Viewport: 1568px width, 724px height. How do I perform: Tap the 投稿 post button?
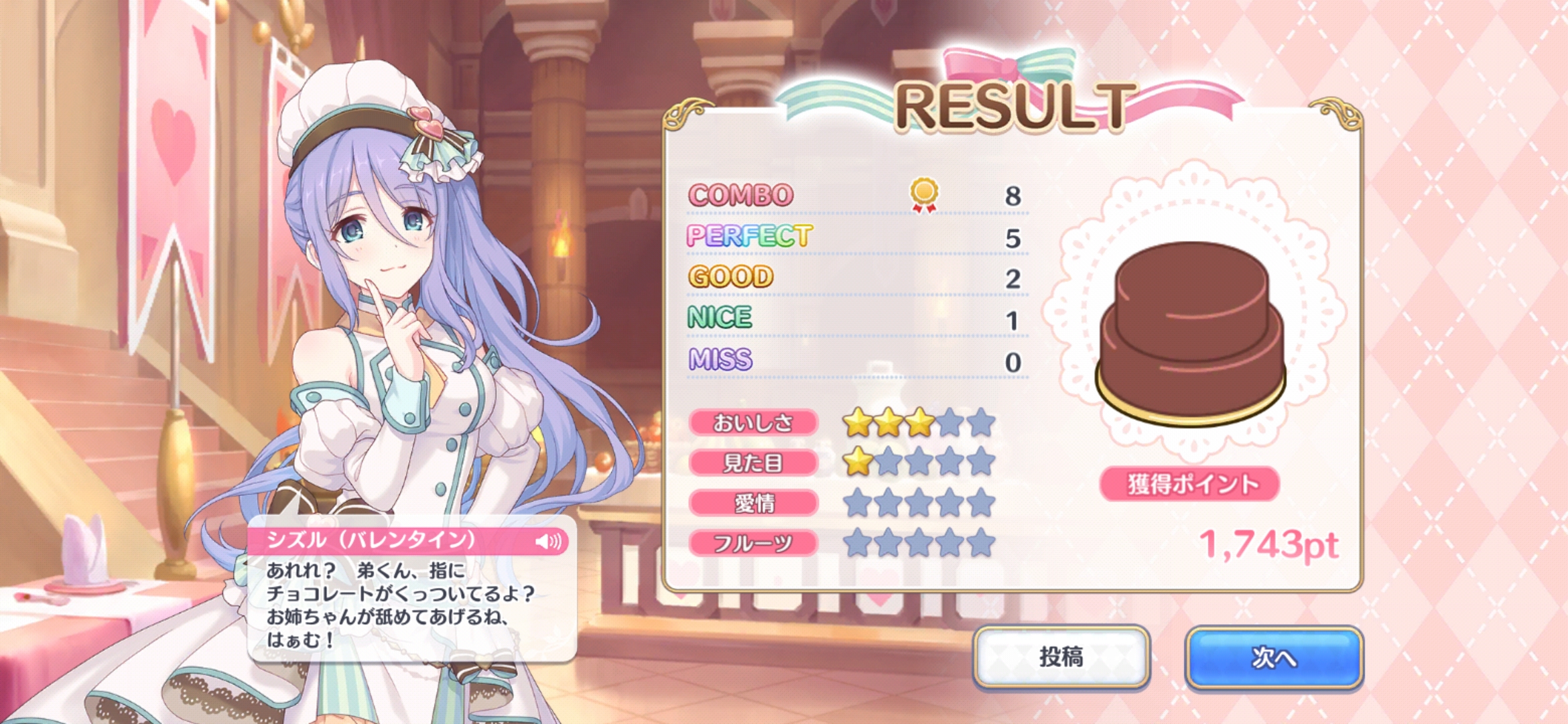[x=1061, y=657]
